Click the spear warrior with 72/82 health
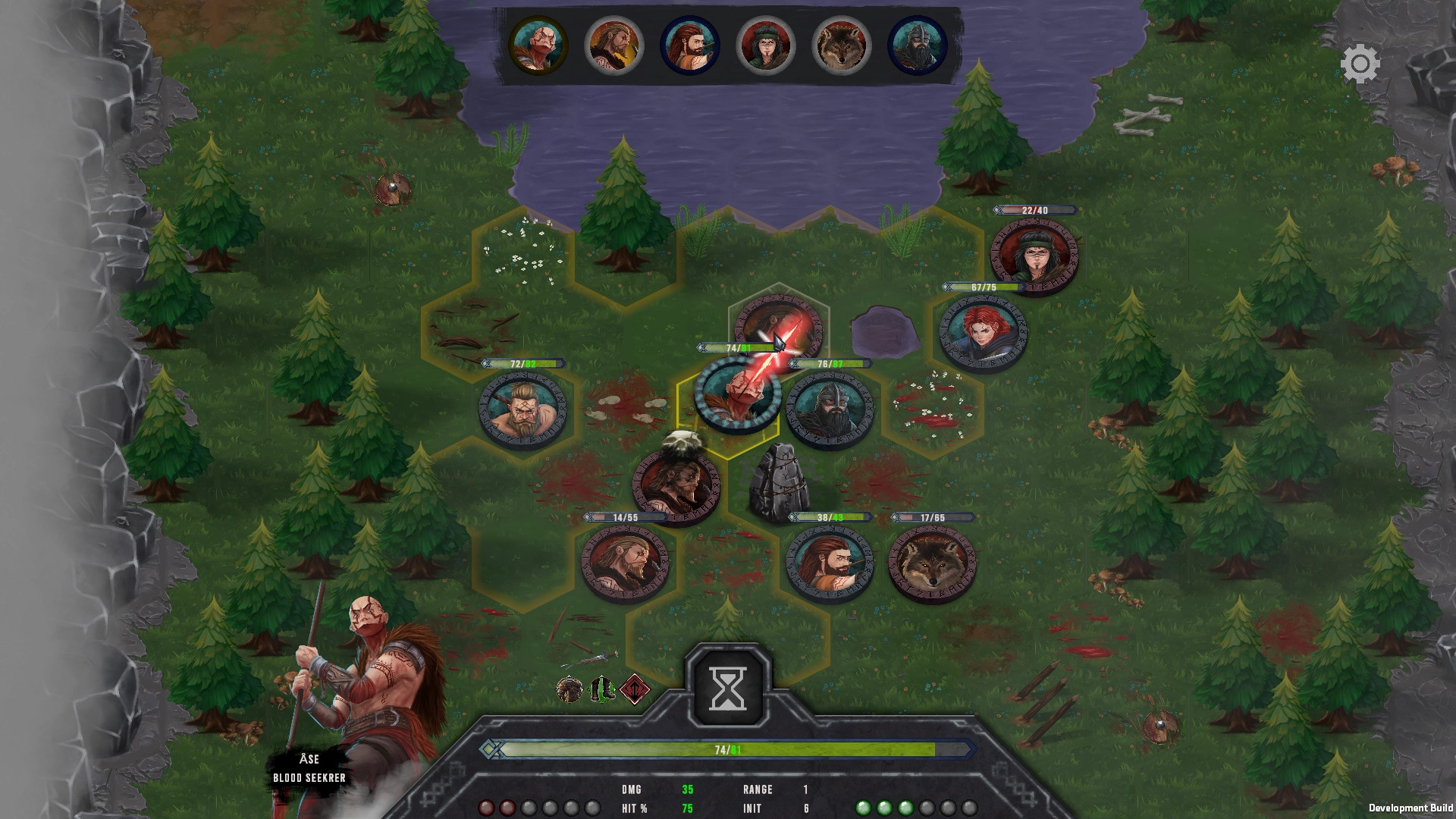 click(x=522, y=409)
